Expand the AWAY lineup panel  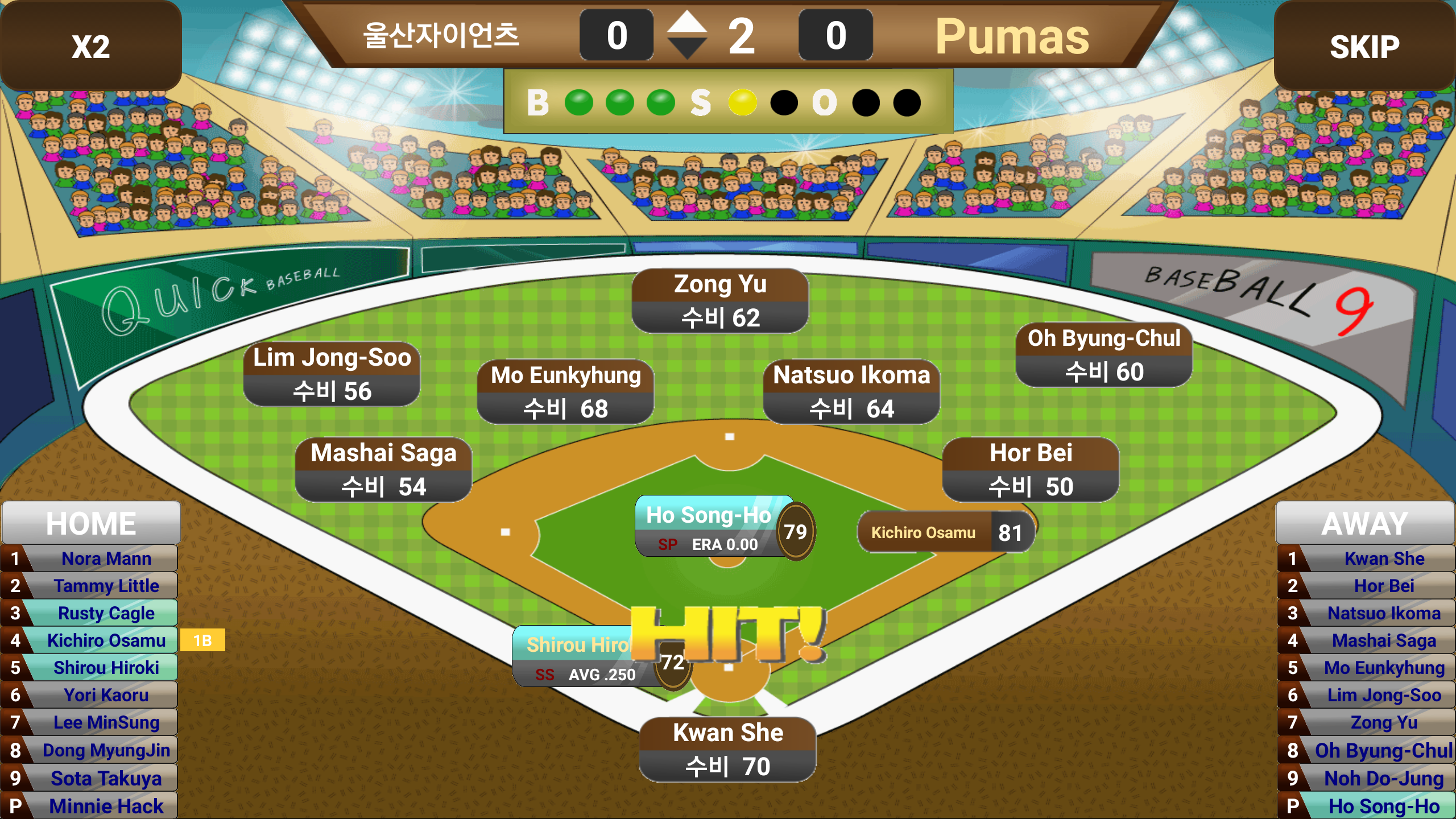click(1364, 522)
